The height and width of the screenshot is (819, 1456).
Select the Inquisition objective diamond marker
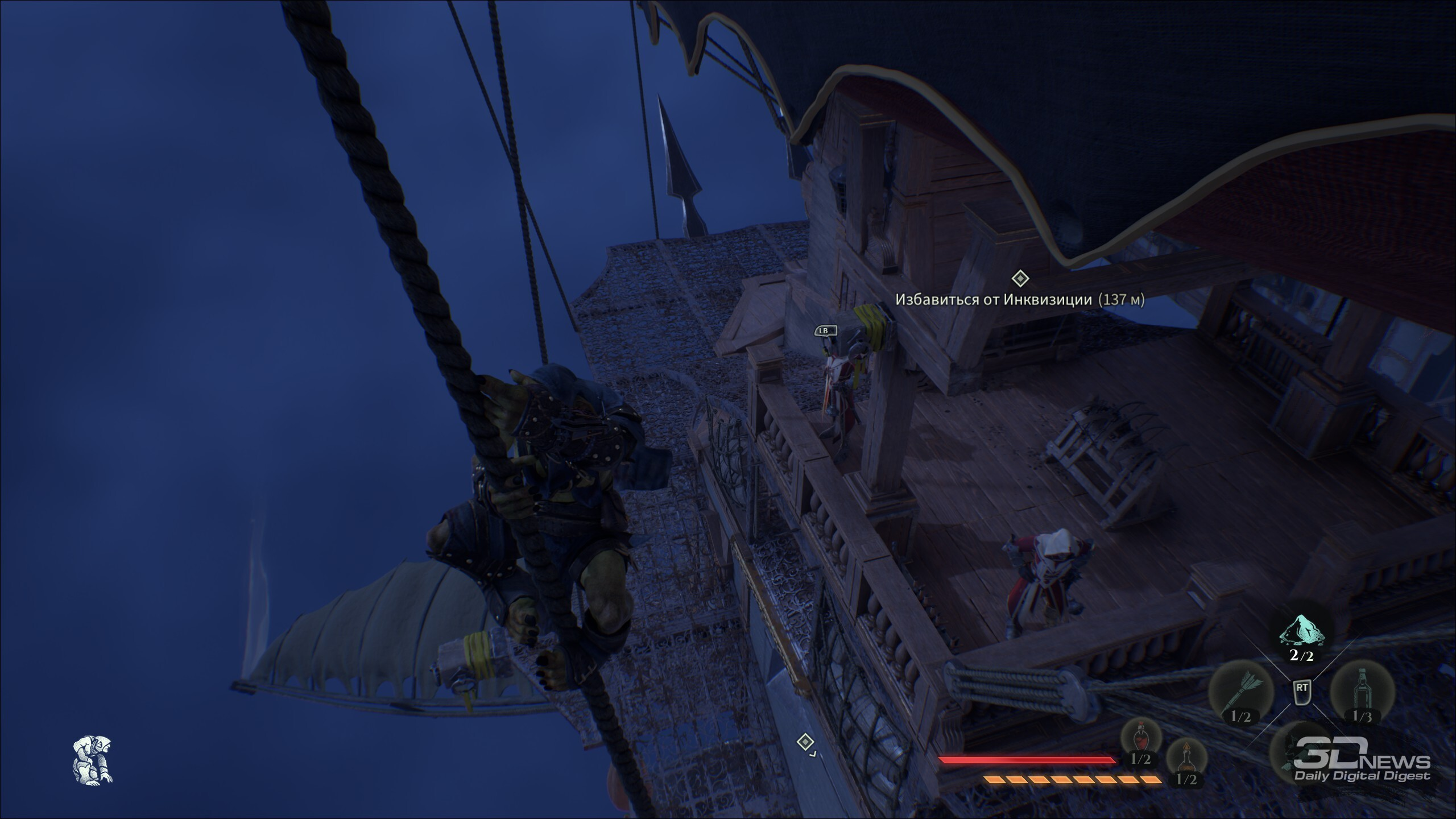[1020, 279]
